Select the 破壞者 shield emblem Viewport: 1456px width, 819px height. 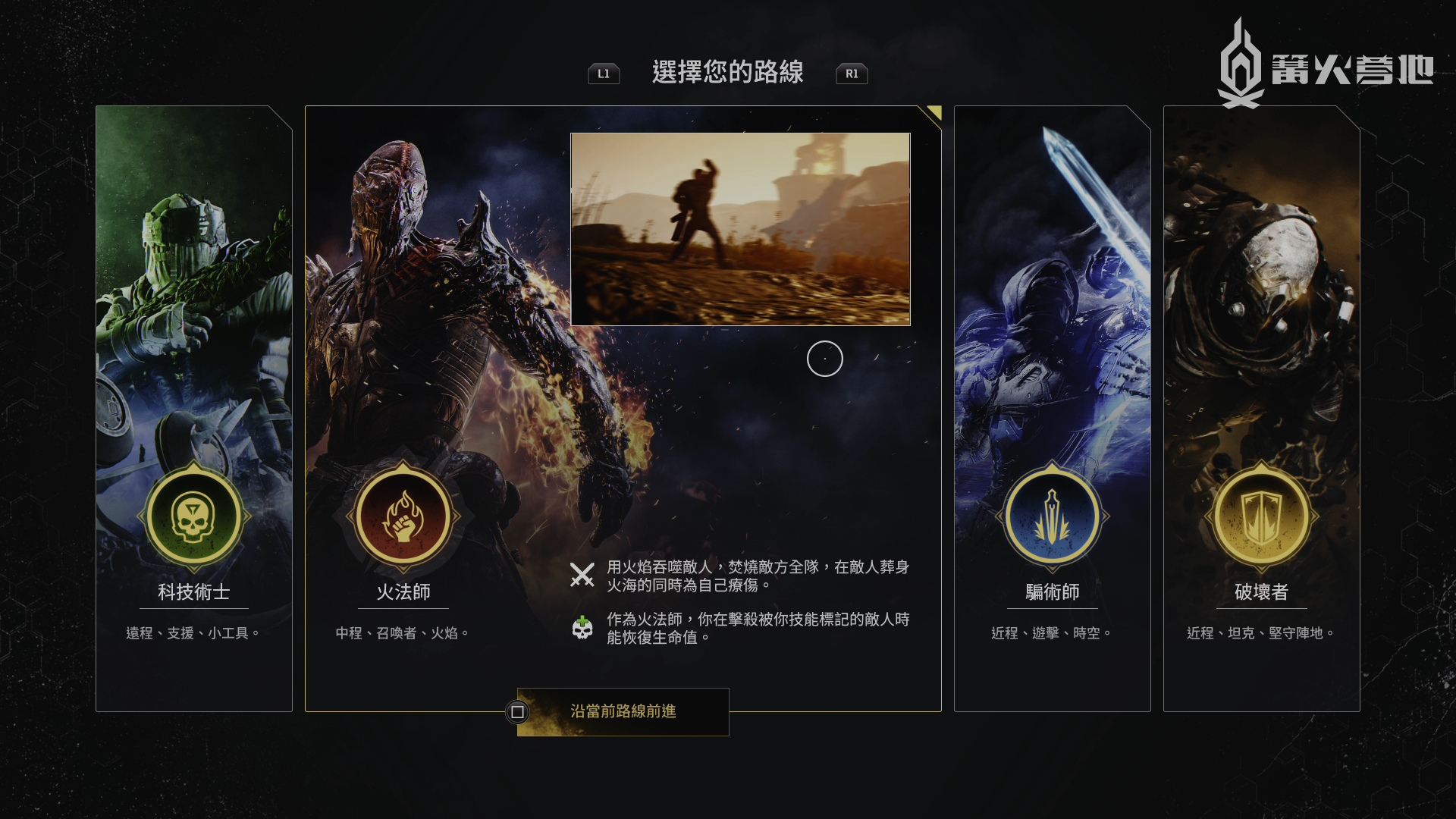pyautogui.click(x=1261, y=517)
